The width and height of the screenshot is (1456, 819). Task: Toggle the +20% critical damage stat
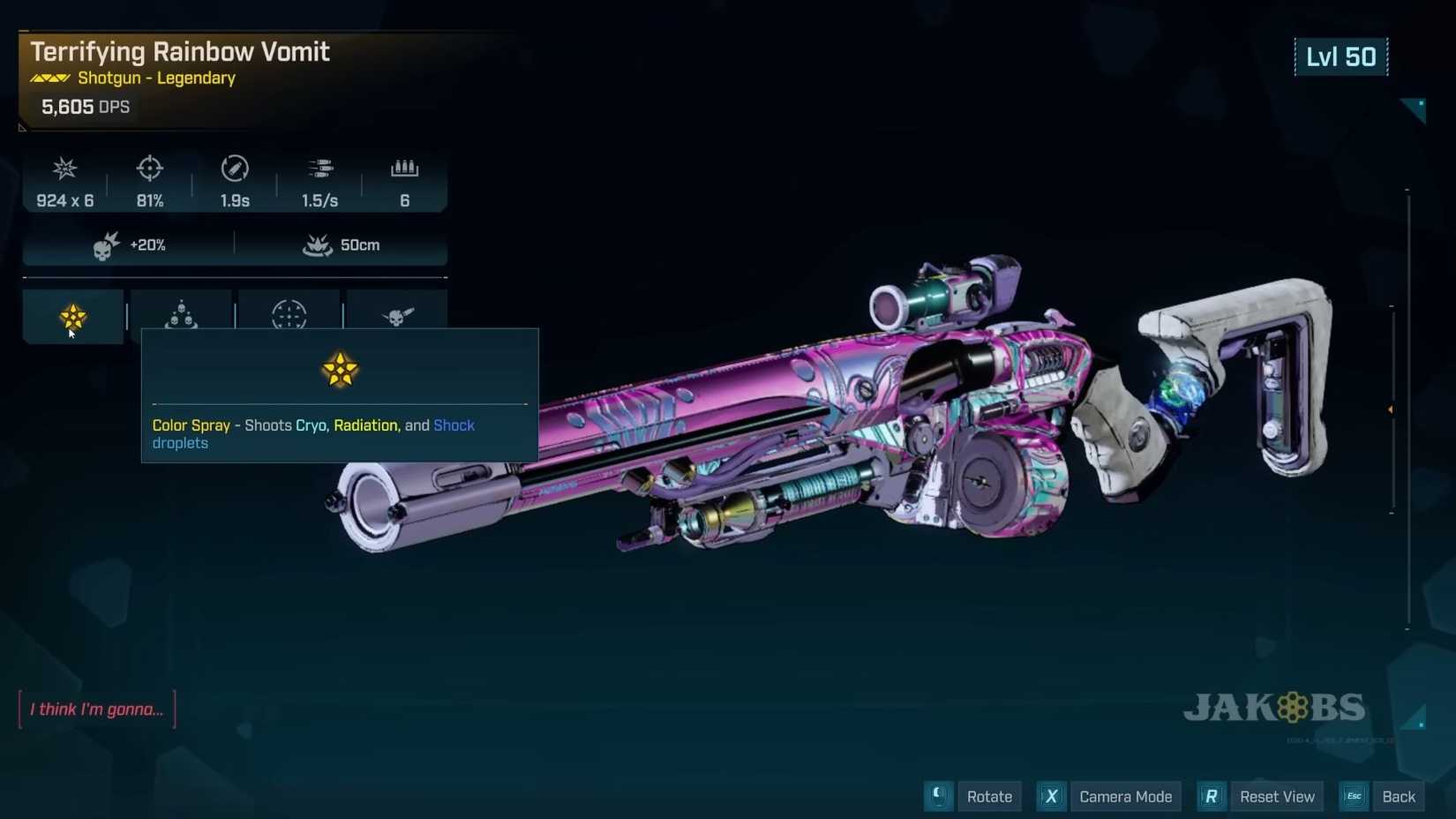coord(128,244)
